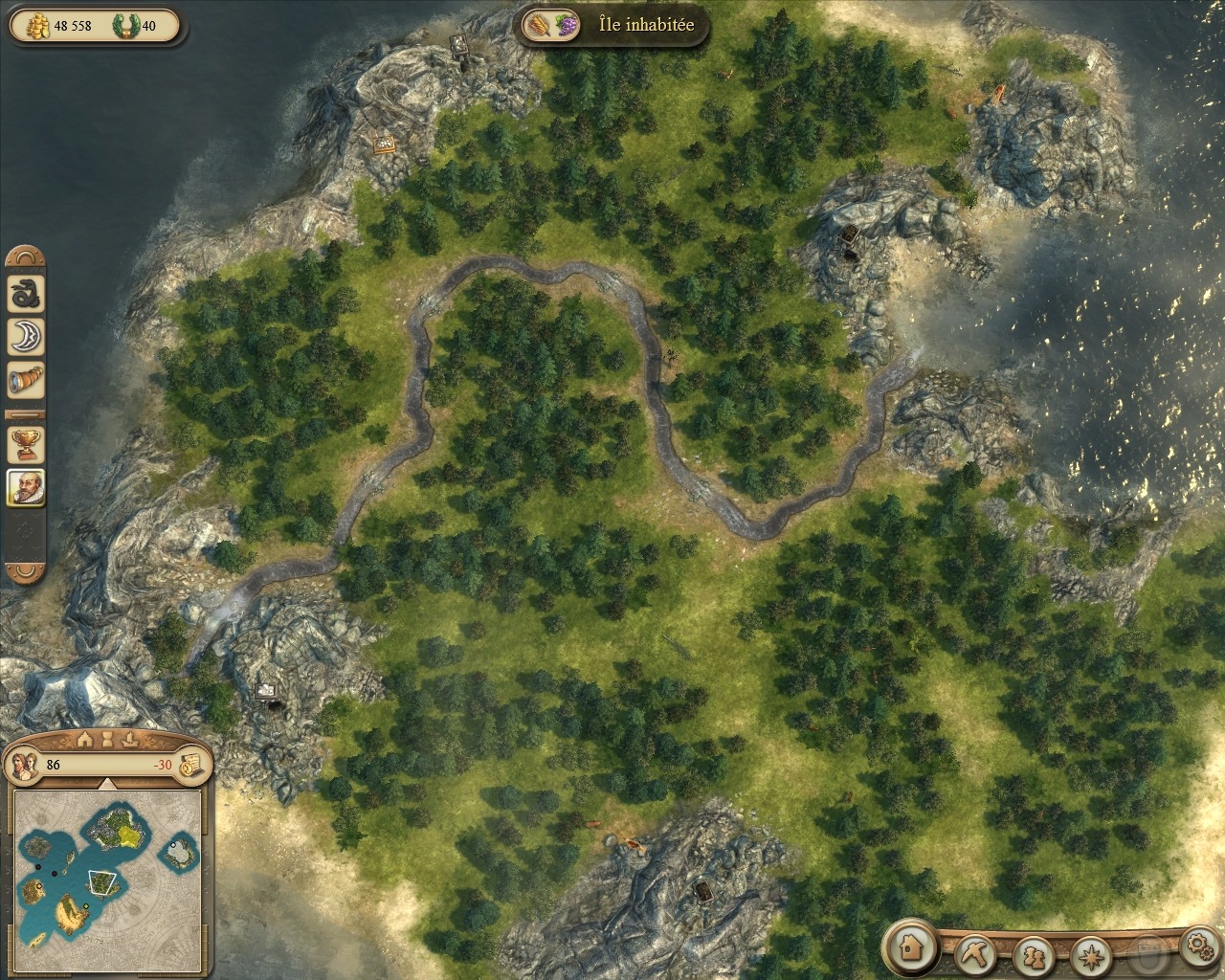The width and height of the screenshot is (1225, 980).
Task: Click the compass star button
Action: click(1088, 955)
